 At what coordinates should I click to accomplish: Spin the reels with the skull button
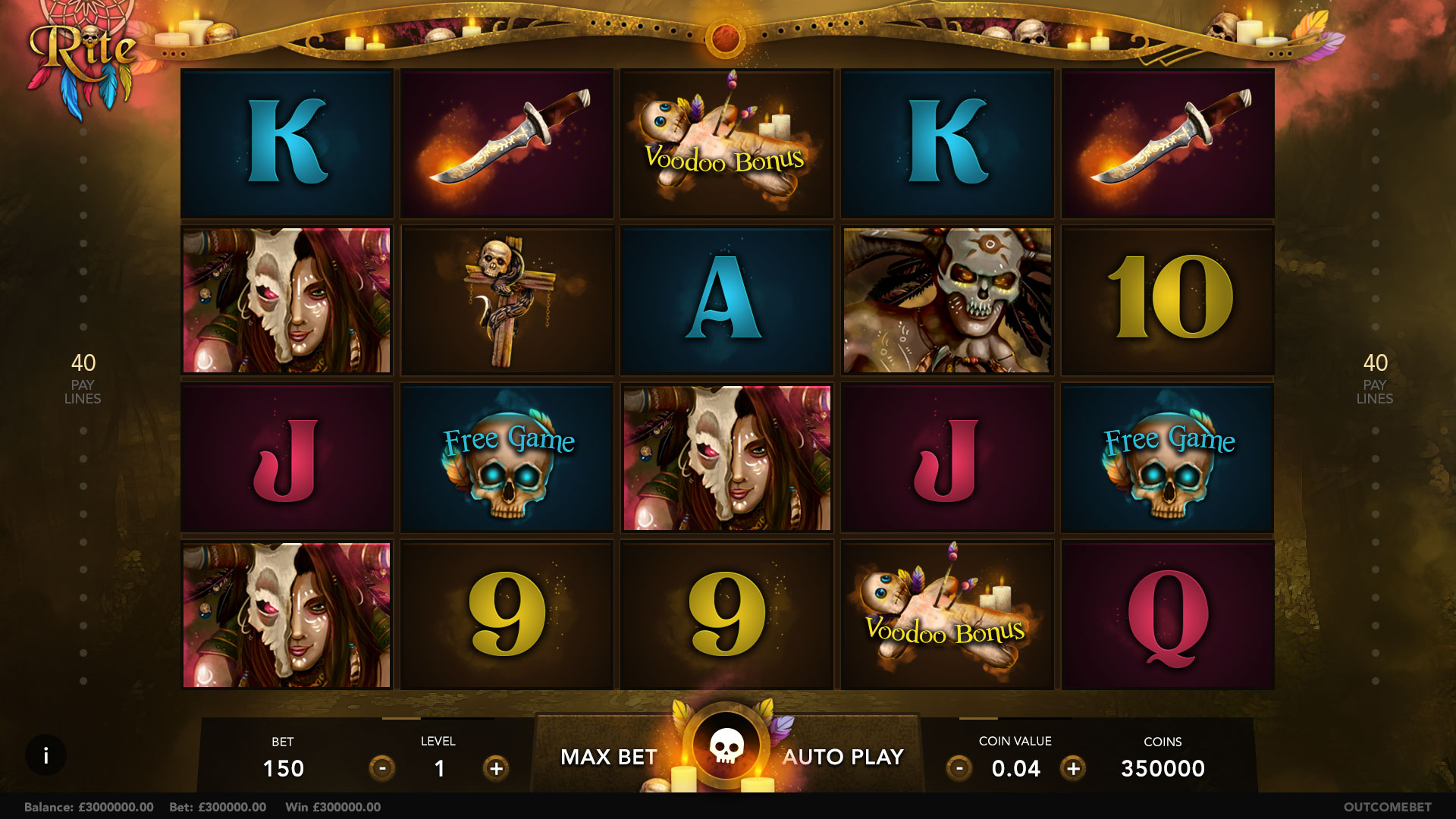point(726,747)
